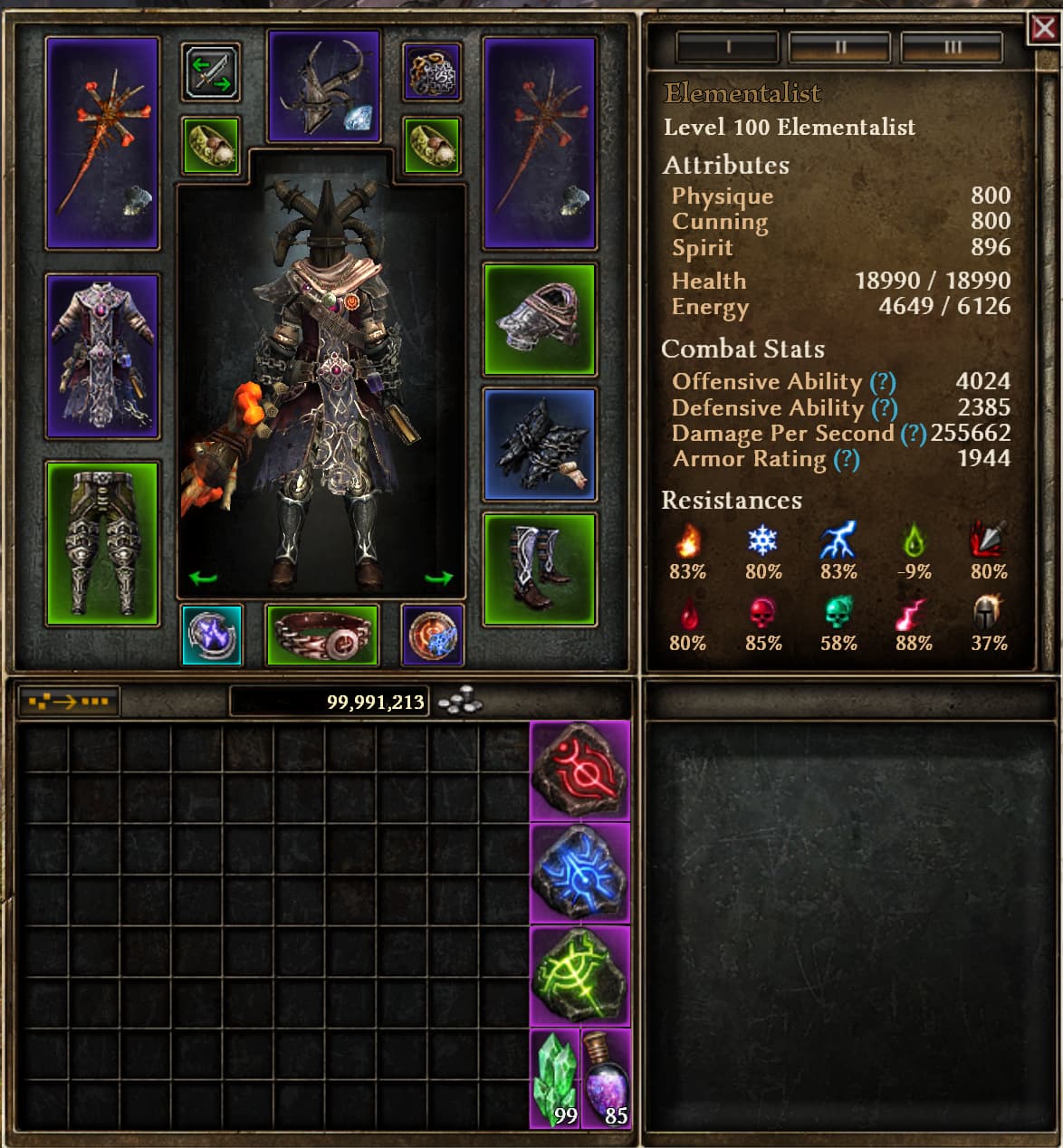Viewport: 1063px width, 1148px height.
Task: Pick the blue rune stone item
Action: point(579,874)
